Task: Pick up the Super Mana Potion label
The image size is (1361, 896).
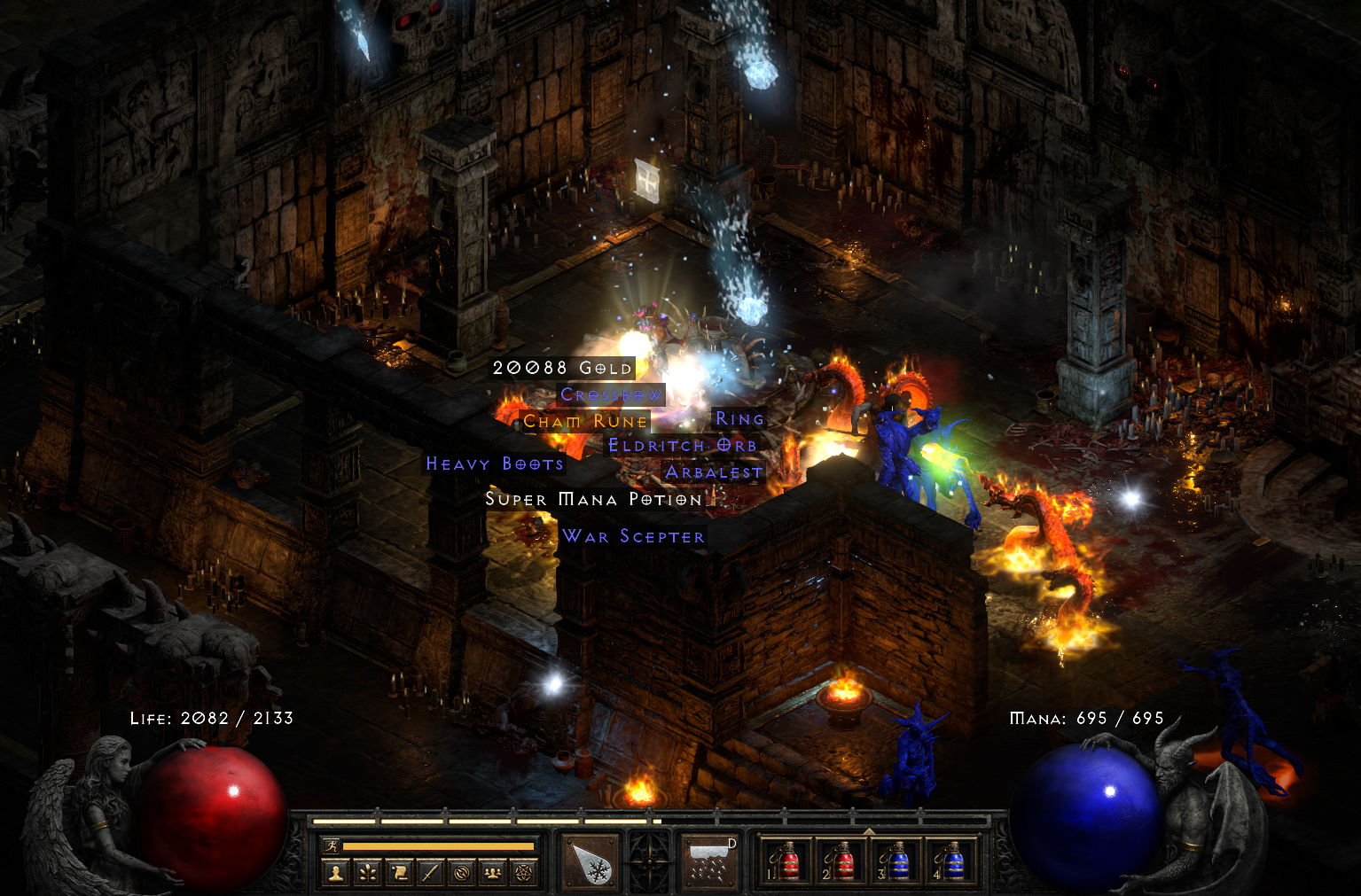Action: click(593, 500)
